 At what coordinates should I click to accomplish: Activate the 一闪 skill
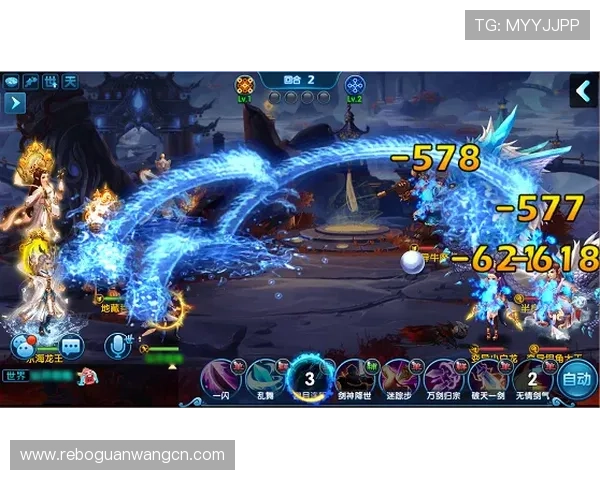coord(219,378)
